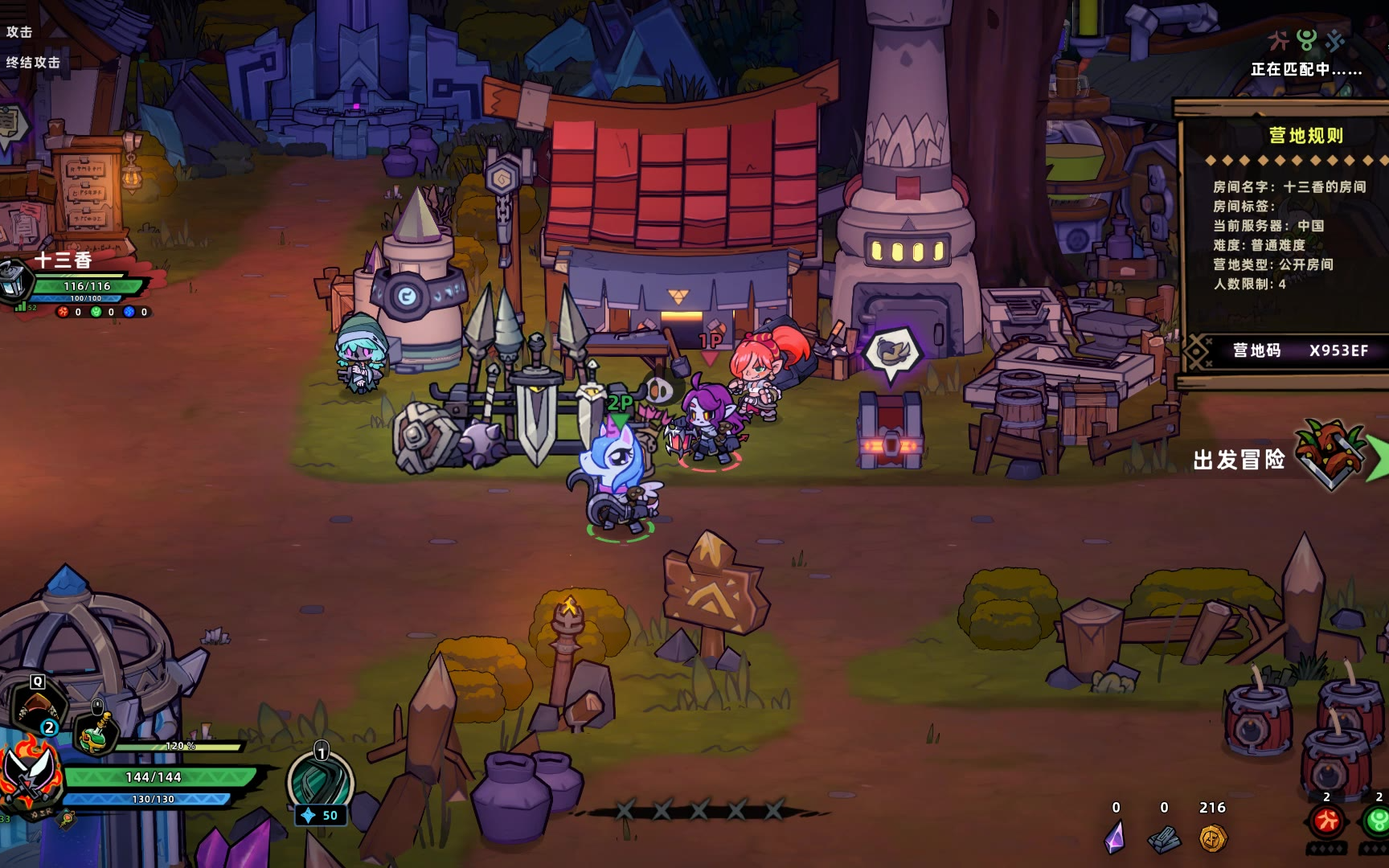Open the crossed-swords flaming character emblem

coord(30,776)
